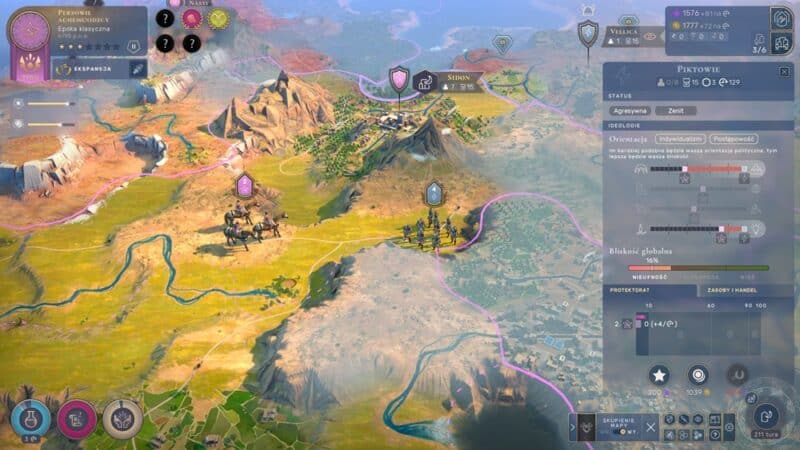Click the Indywidualizm ideology tag
This screenshot has width=800, height=450.
click(680, 138)
